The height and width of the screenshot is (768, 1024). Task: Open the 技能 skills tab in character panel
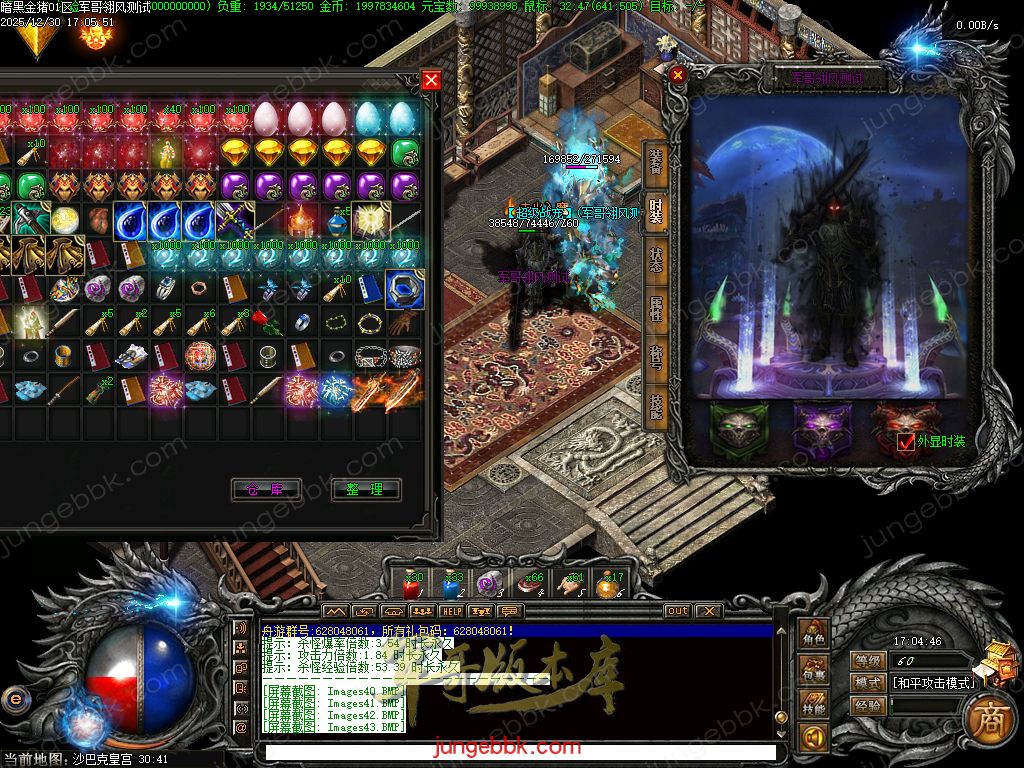pos(656,406)
